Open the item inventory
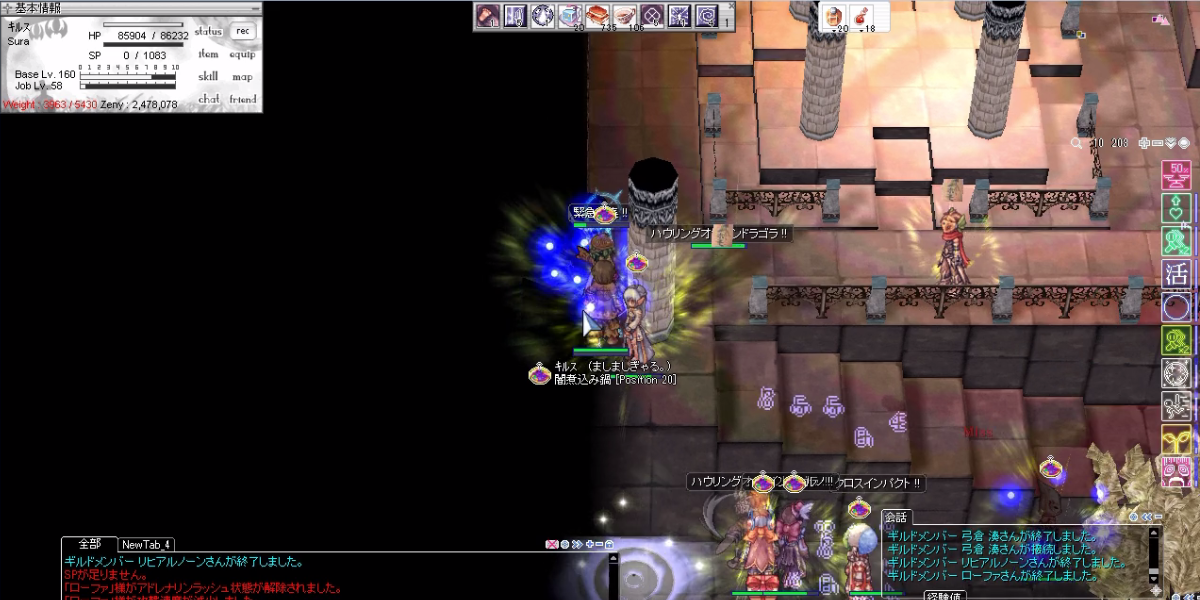The height and width of the screenshot is (600, 1200). [x=208, y=54]
